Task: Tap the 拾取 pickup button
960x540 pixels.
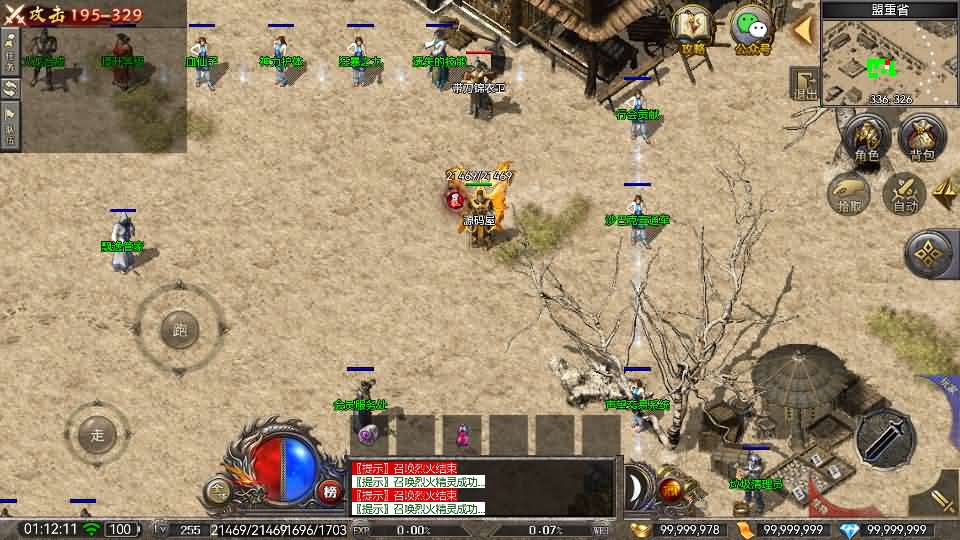Action: click(850, 192)
